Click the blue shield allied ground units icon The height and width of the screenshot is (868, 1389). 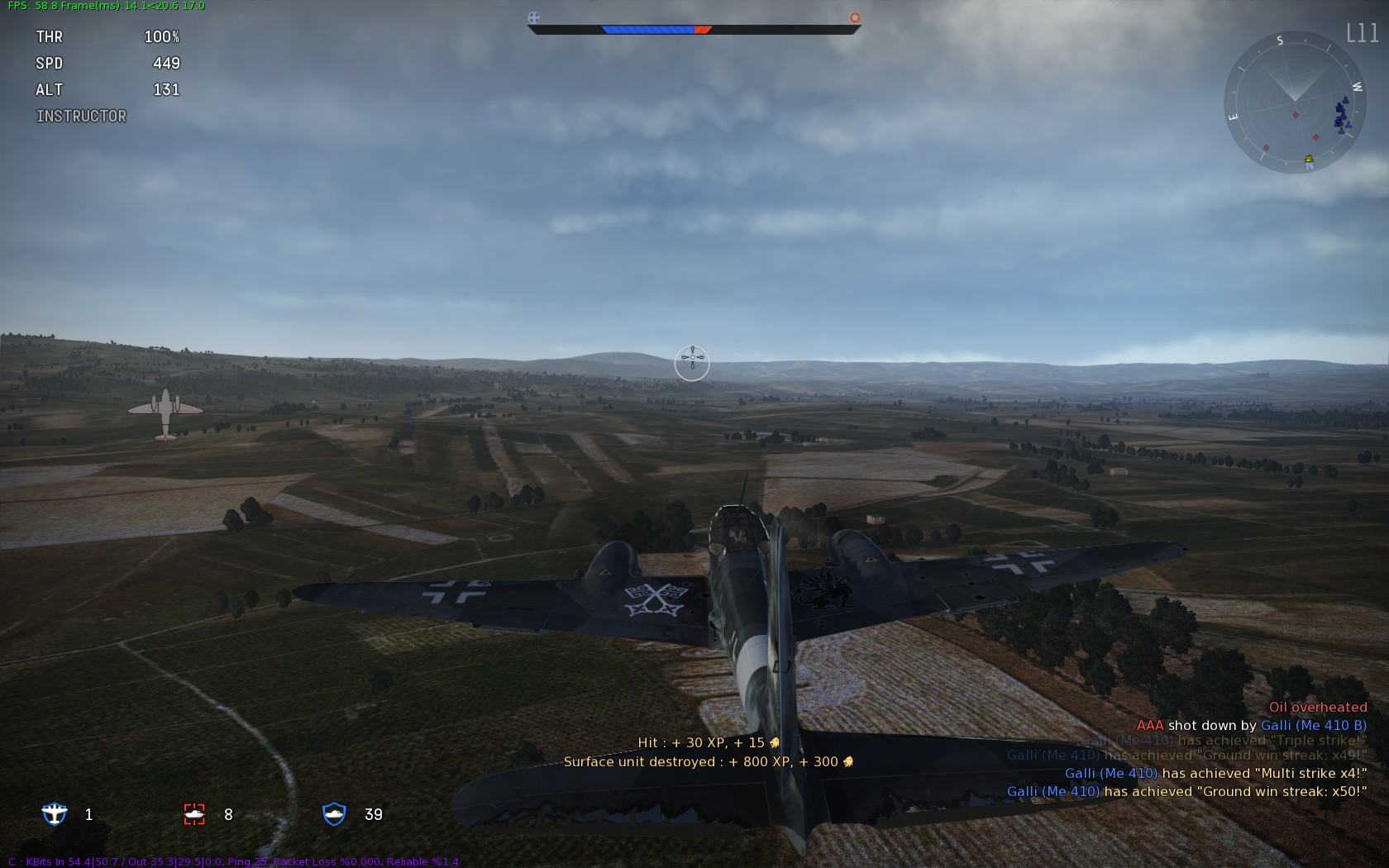pos(334,814)
